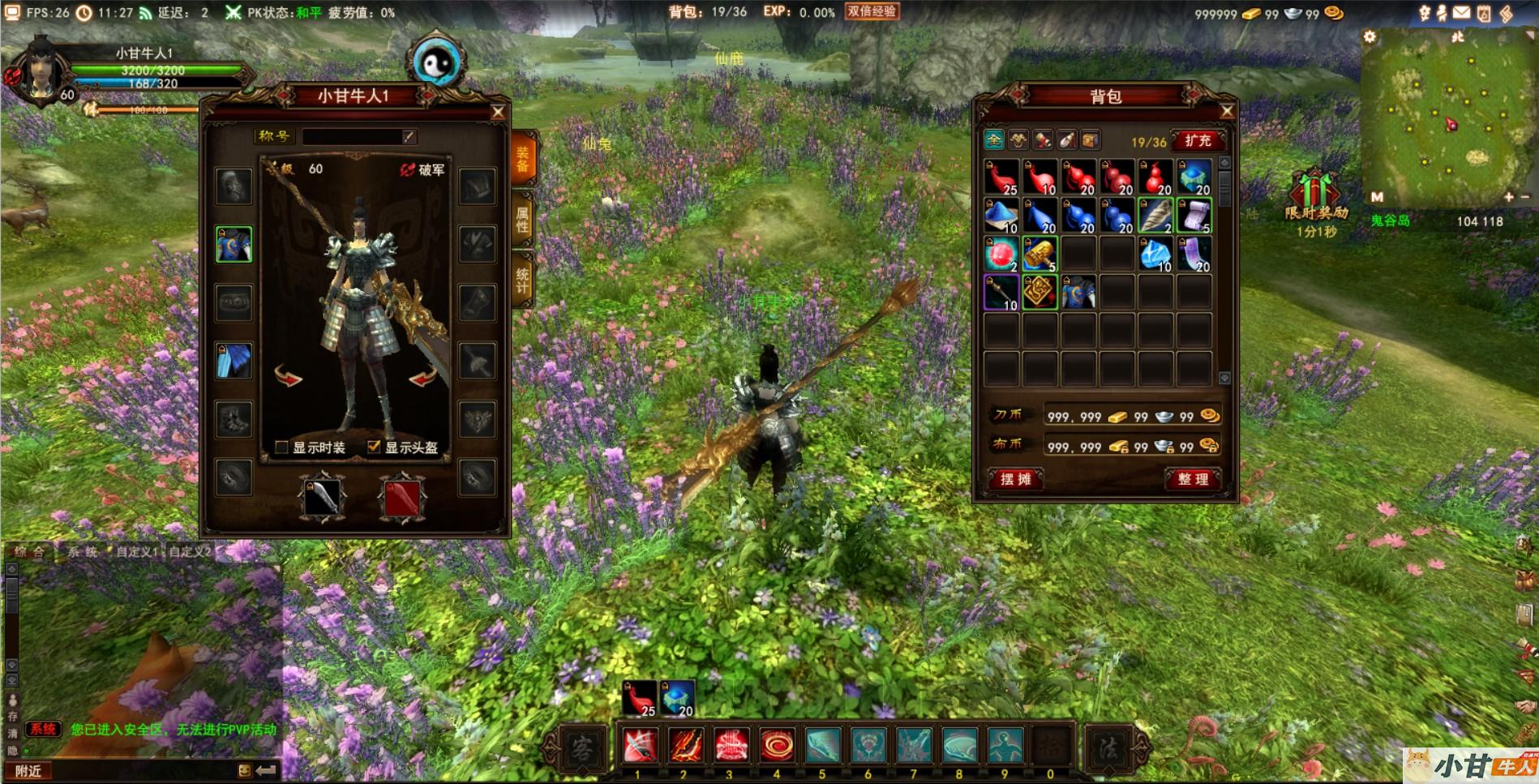
Task: Rotate character model with right arrow
Action: 422,377
